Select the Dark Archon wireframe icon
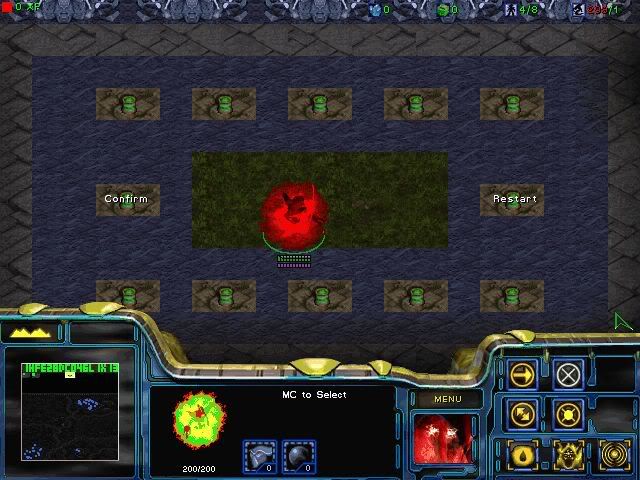640x480 pixels. pyautogui.click(x=200, y=420)
